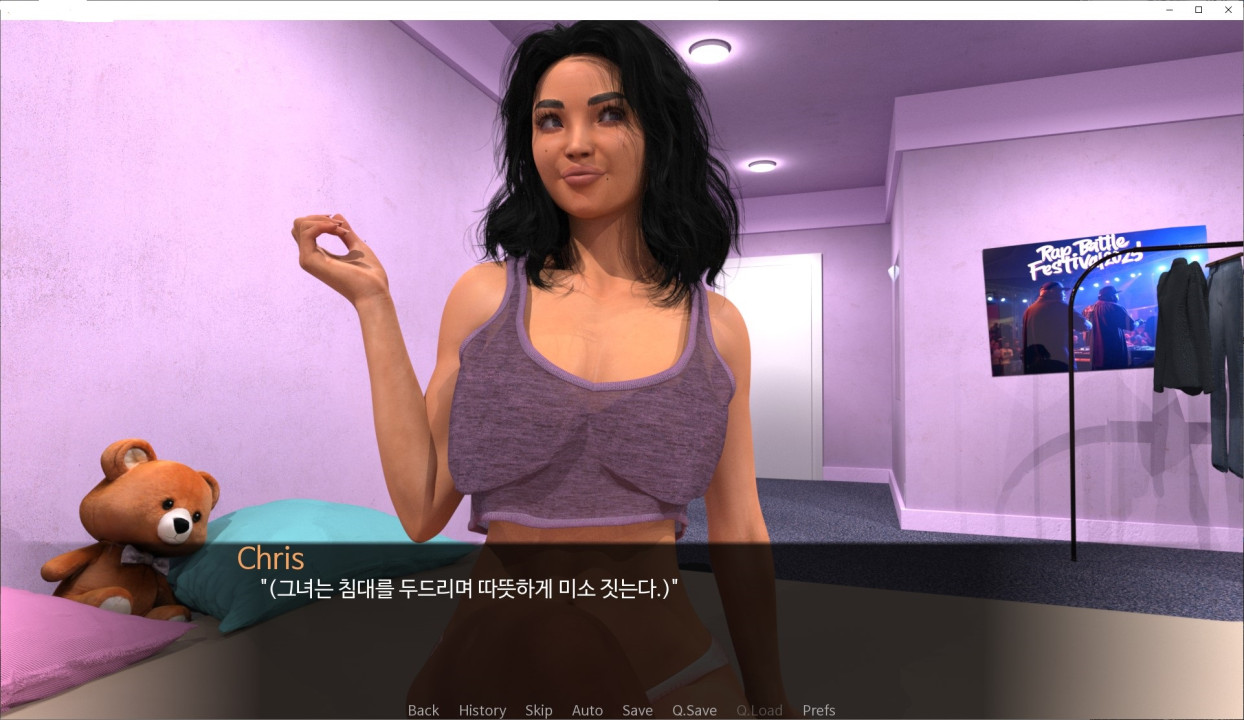
Task: Click Q.Save to quick save
Action: [694, 710]
